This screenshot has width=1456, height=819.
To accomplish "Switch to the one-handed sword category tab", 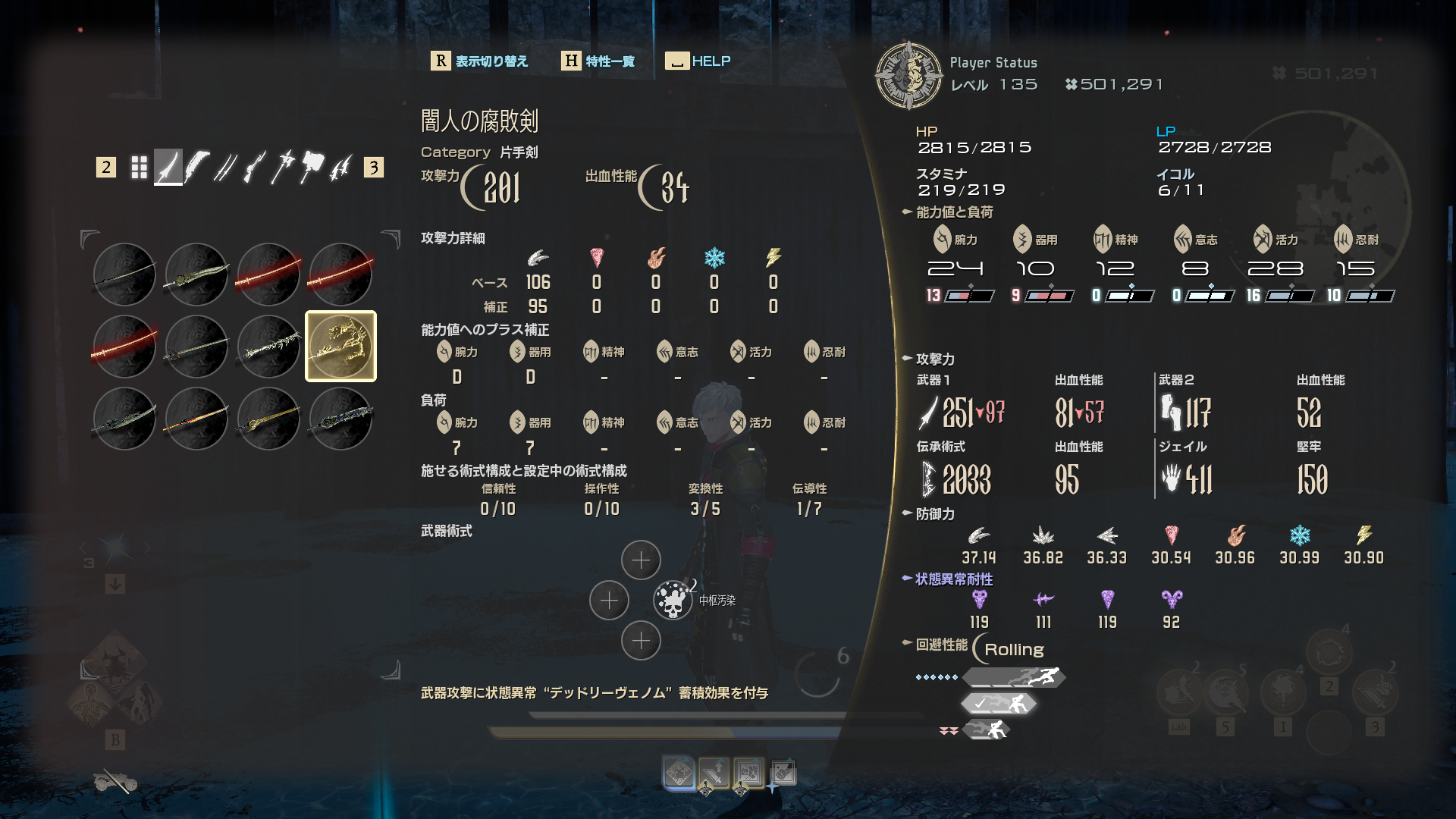I will 168,168.
